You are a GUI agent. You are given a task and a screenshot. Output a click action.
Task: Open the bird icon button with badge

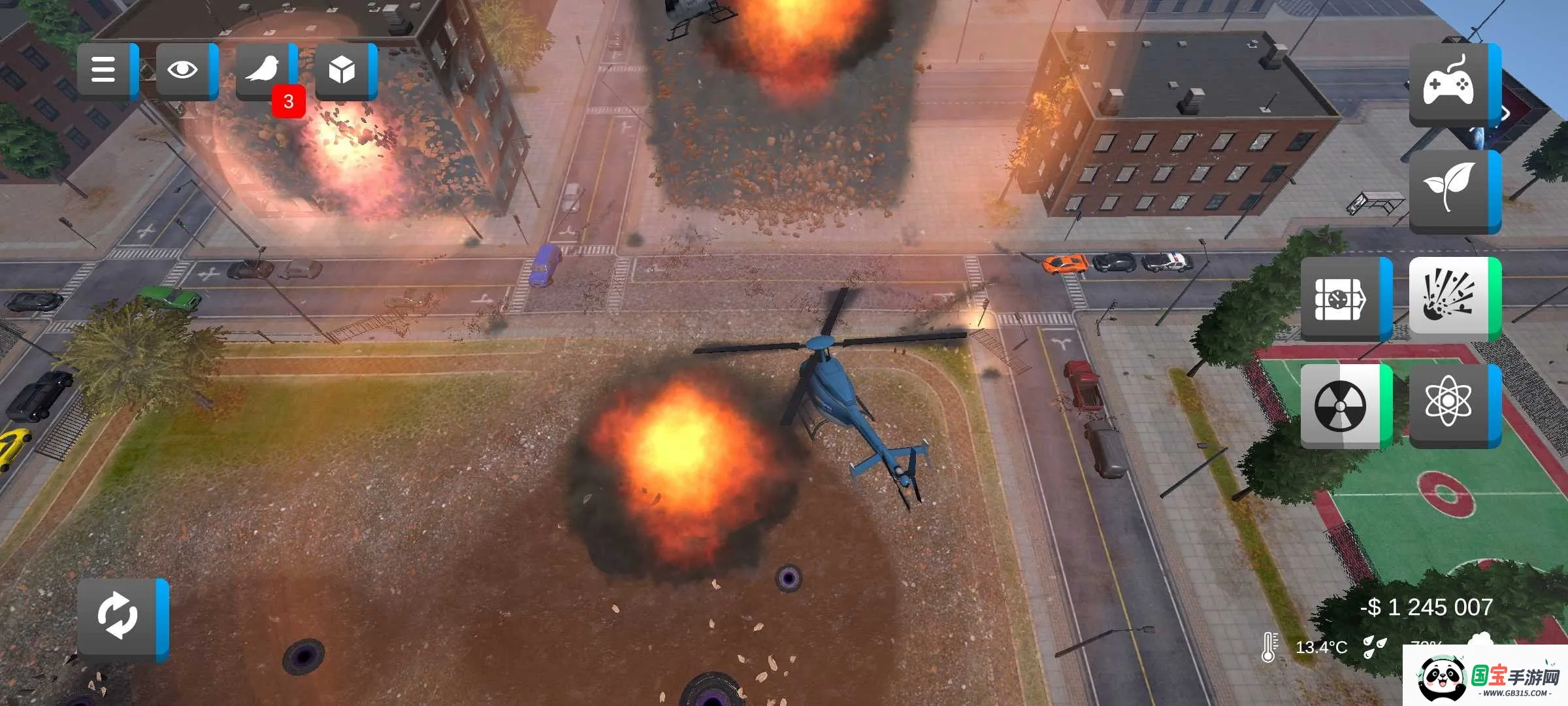point(263,70)
